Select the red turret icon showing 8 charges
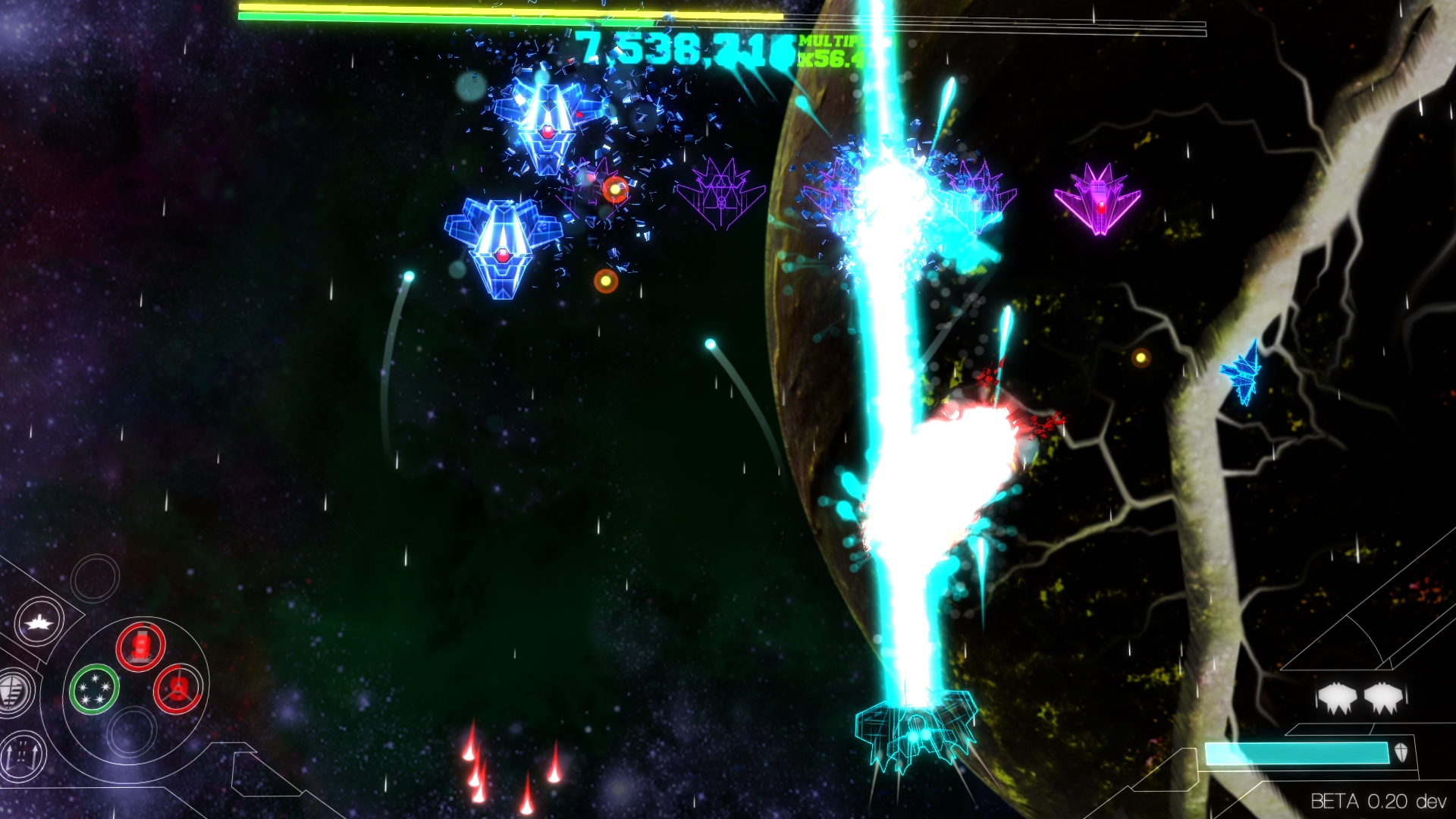Viewport: 1456px width, 819px height. point(177,690)
